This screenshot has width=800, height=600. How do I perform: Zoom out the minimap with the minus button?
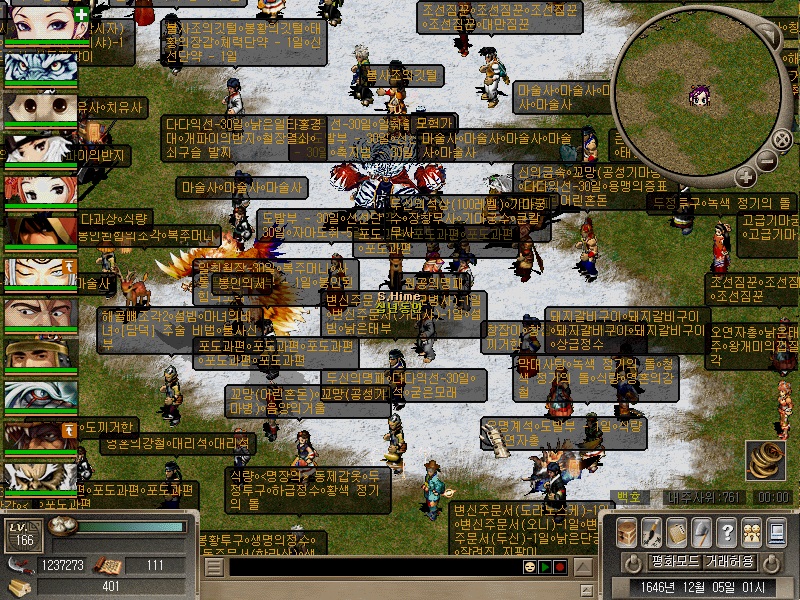[767, 160]
